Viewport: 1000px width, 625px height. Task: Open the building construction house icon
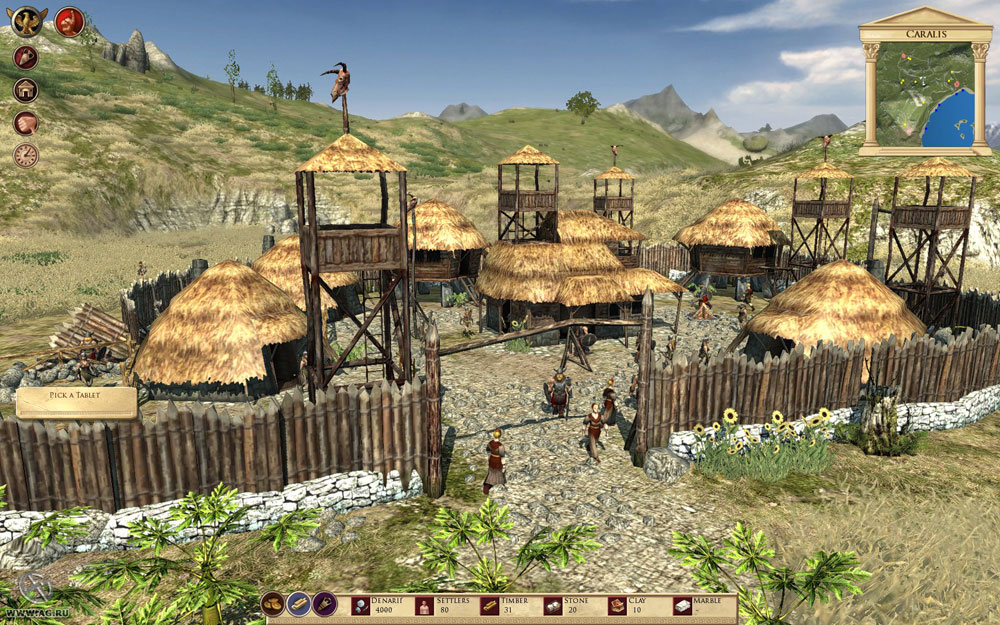coord(26,90)
